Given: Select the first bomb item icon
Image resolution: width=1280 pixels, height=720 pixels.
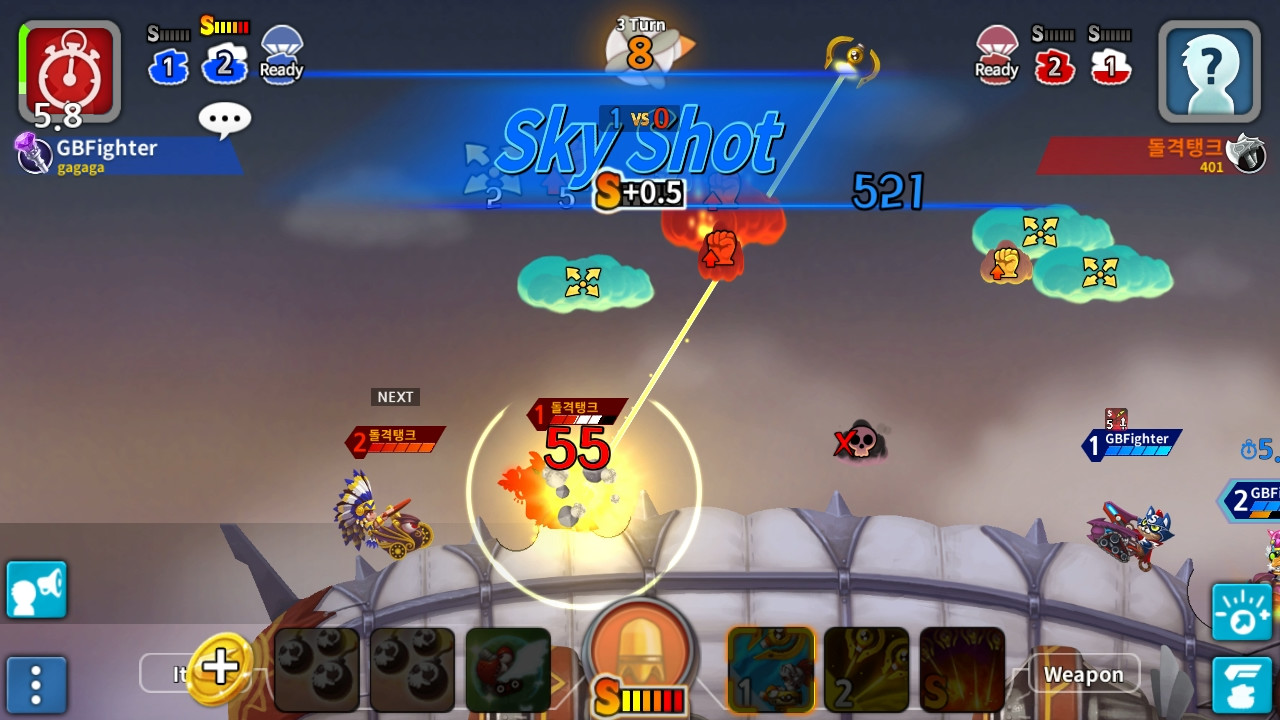Looking at the screenshot, I should 318,670.
